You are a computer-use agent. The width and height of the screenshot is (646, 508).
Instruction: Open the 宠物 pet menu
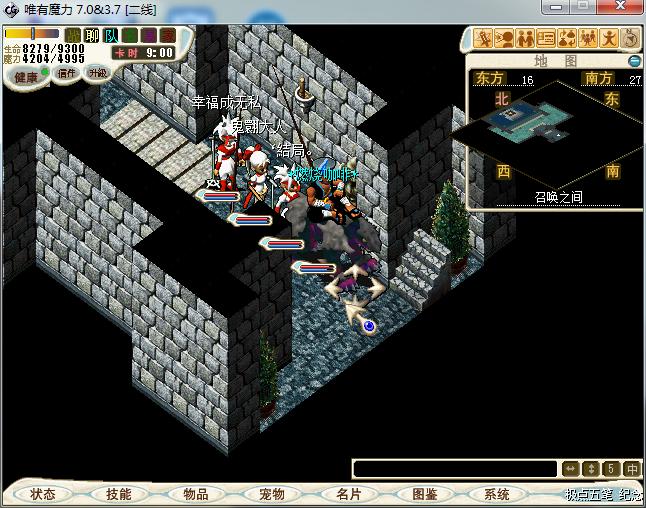pos(272,494)
